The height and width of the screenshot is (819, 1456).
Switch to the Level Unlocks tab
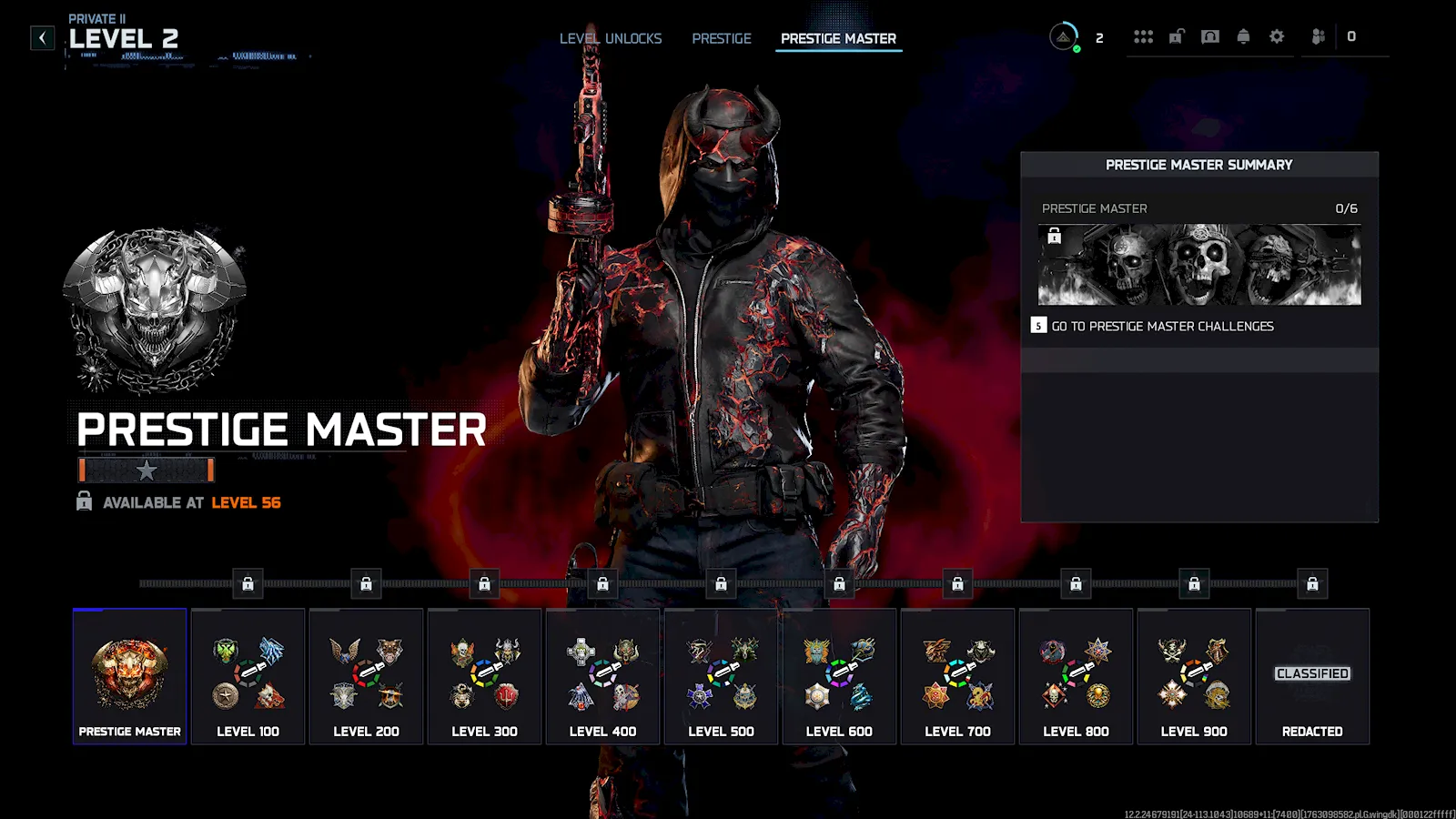610,38
